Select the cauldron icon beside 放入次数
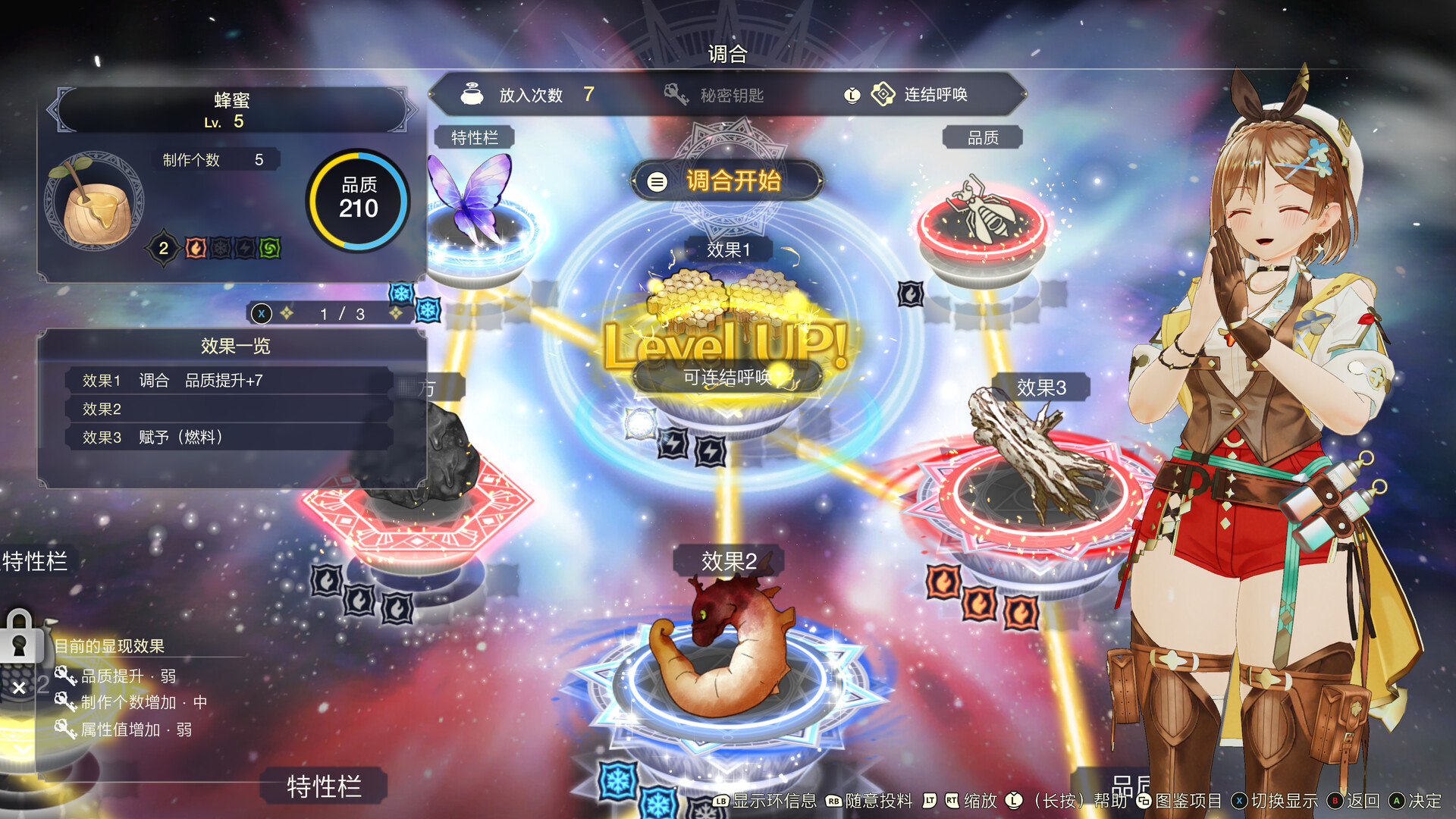Image resolution: width=1456 pixels, height=819 pixels. [x=472, y=94]
